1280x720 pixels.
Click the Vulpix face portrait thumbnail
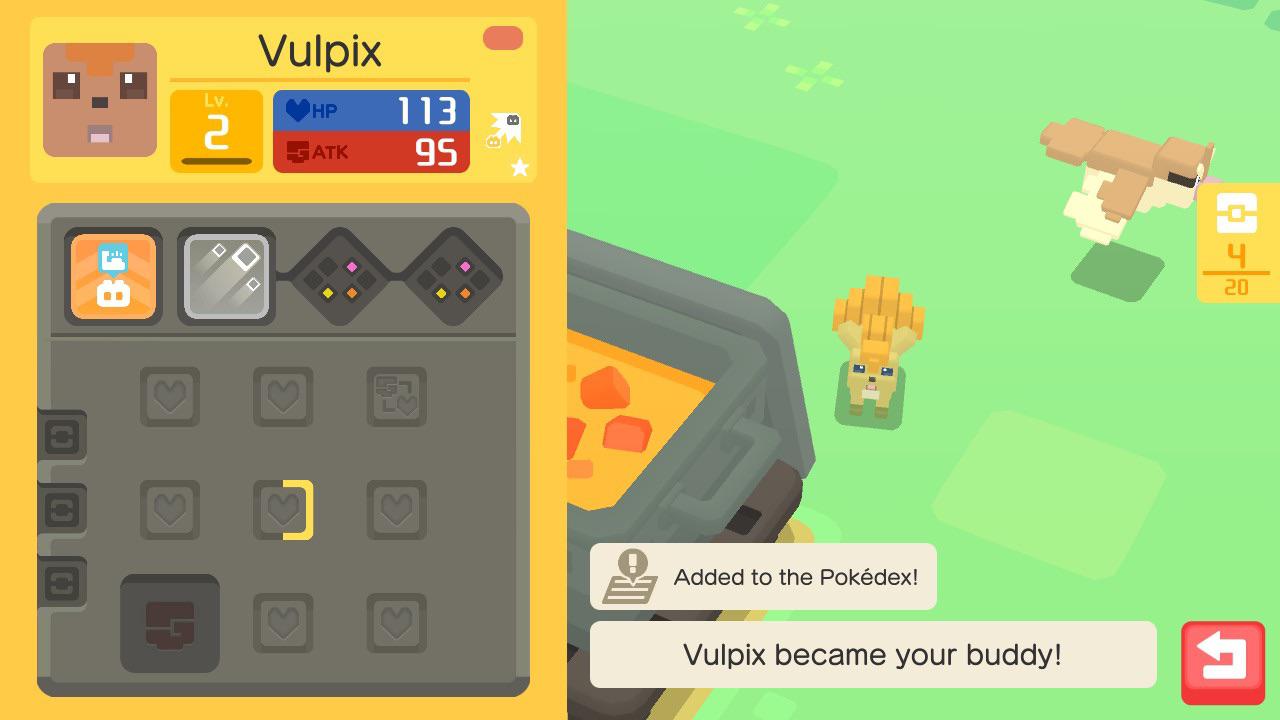coord(99,100)
